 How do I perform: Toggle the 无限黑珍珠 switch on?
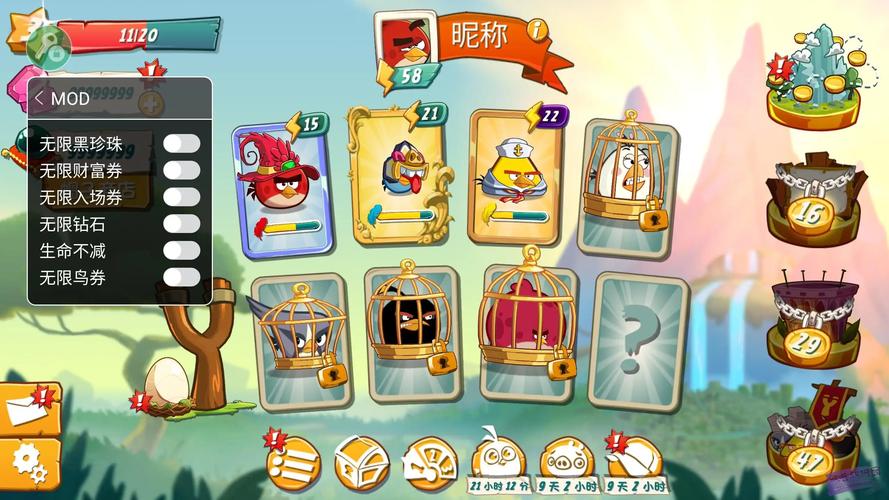181,144
